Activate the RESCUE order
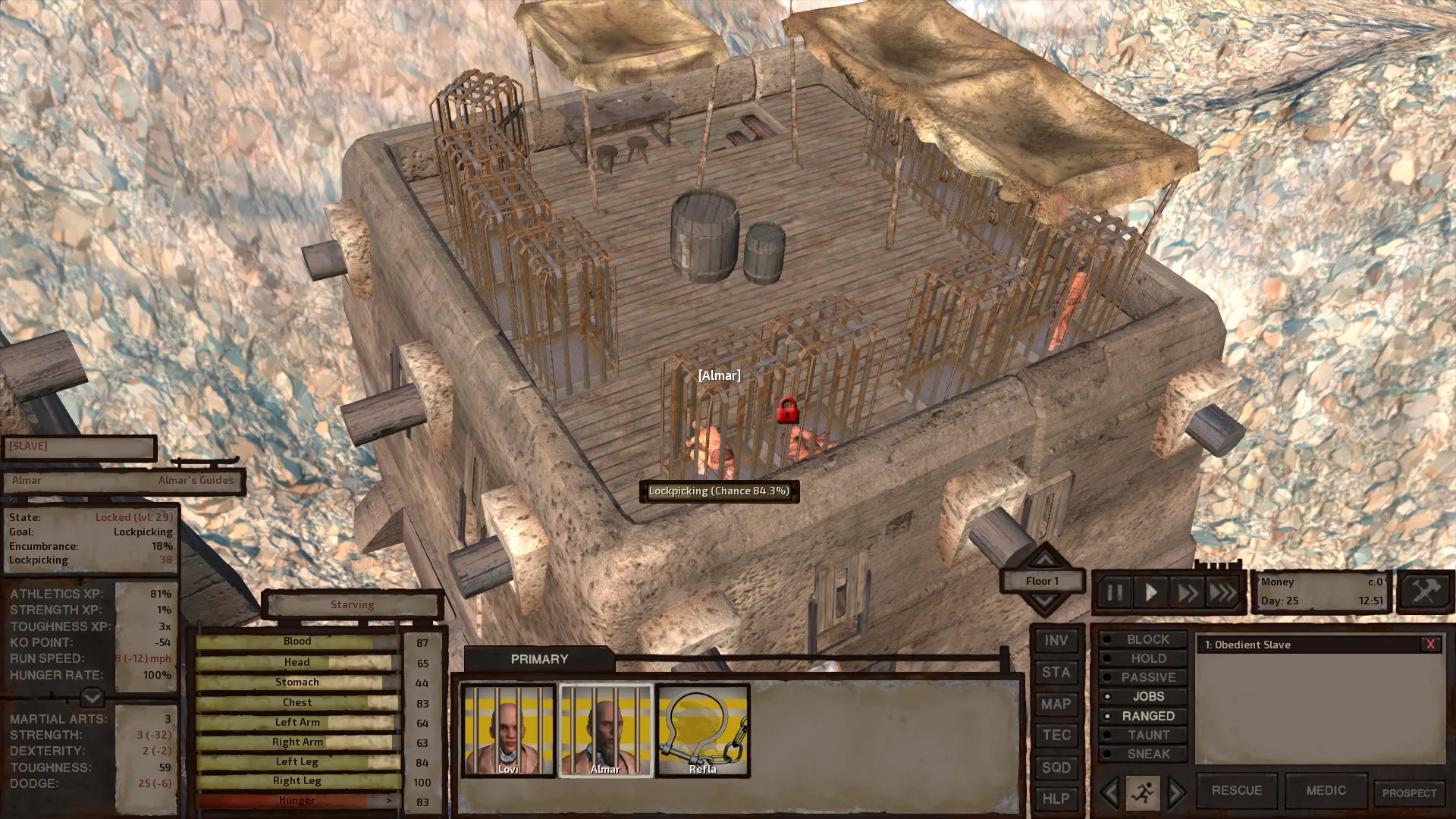This screenshot has width=1456, height=819. (1236, 790)
